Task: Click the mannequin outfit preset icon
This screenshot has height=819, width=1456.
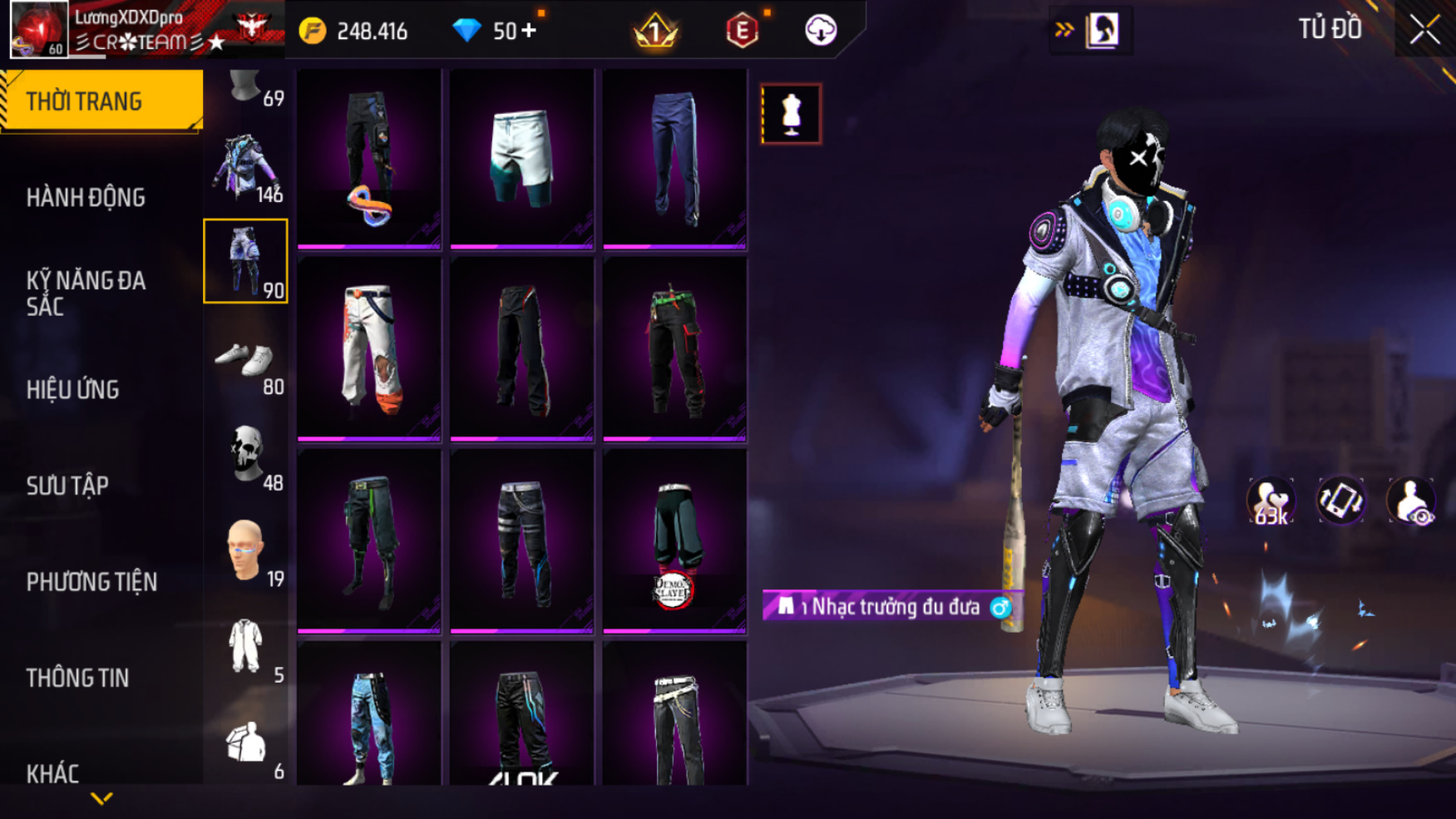Action: (791, 114)
